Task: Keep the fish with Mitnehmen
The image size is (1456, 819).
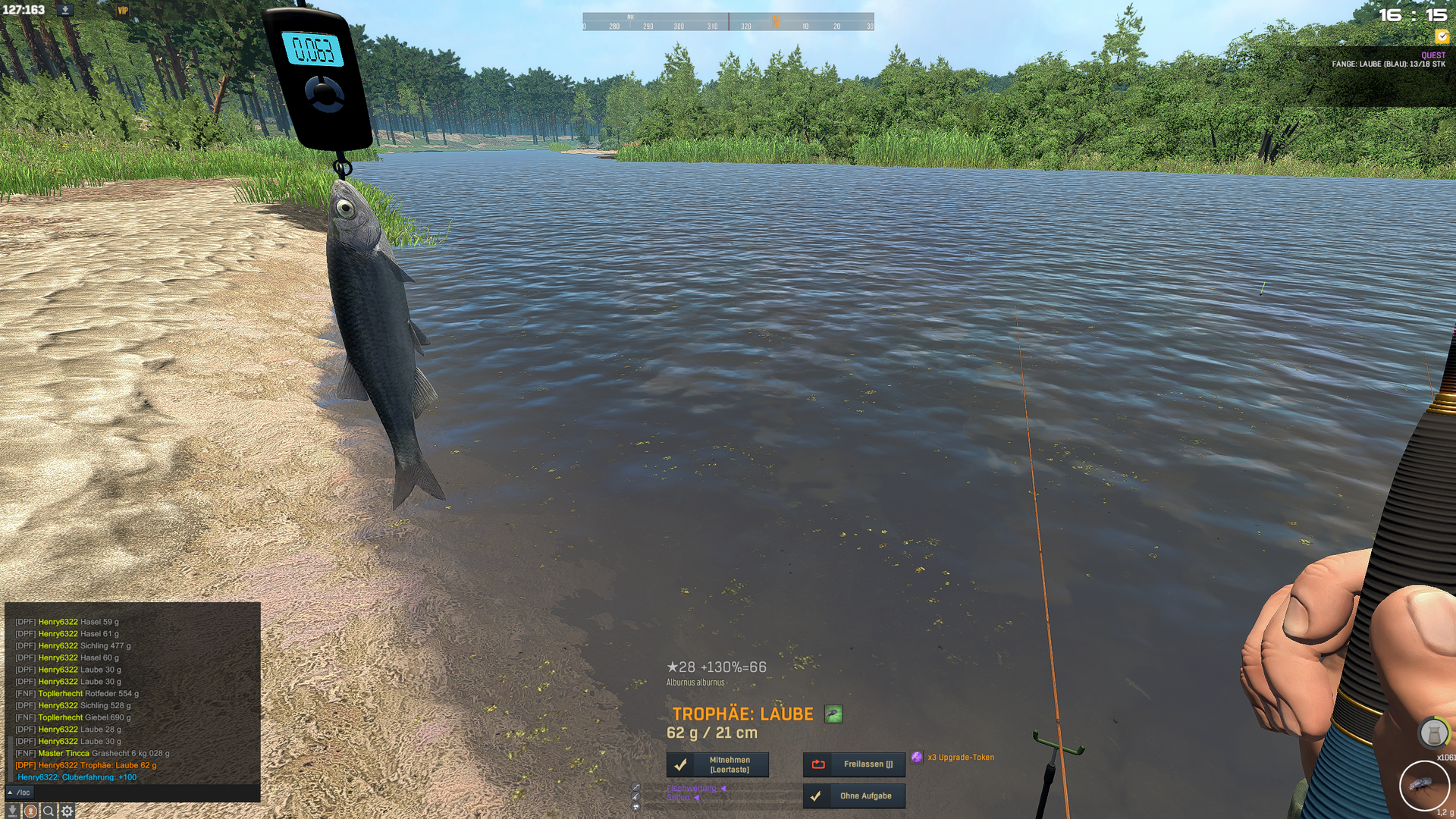Action: click(717, 764)
